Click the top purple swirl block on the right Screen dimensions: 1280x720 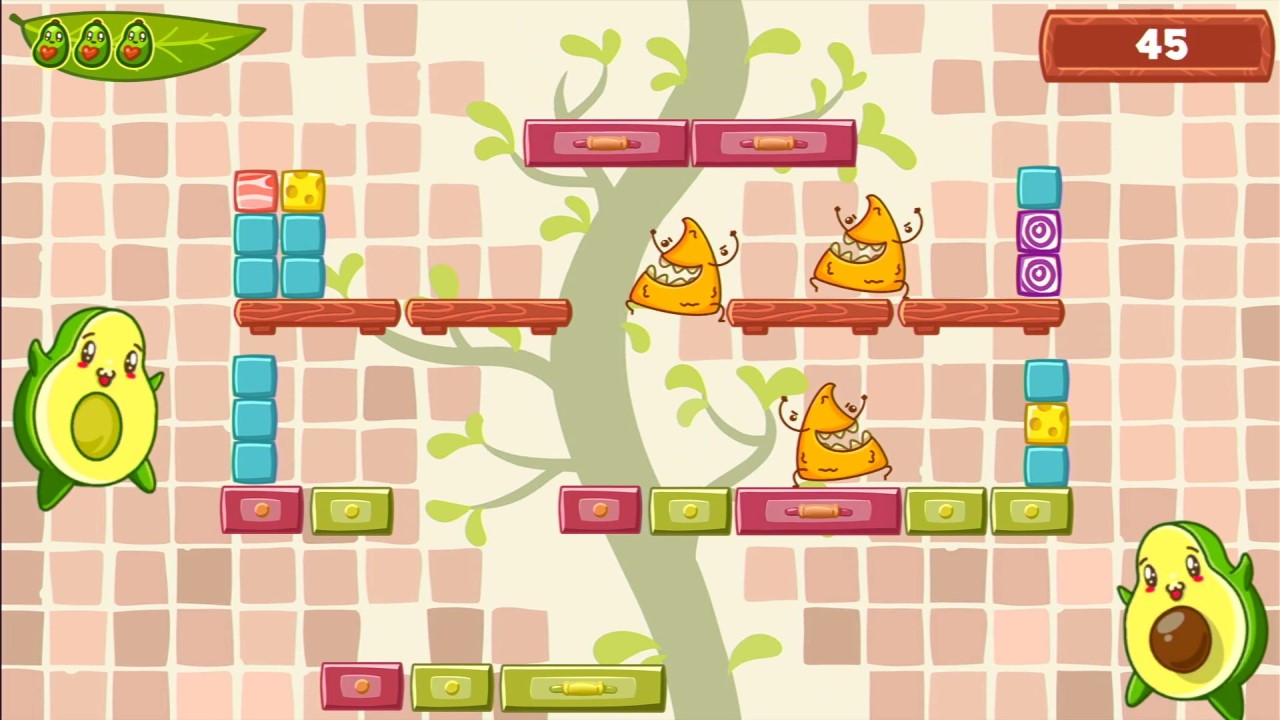[x=1038, y=232]
